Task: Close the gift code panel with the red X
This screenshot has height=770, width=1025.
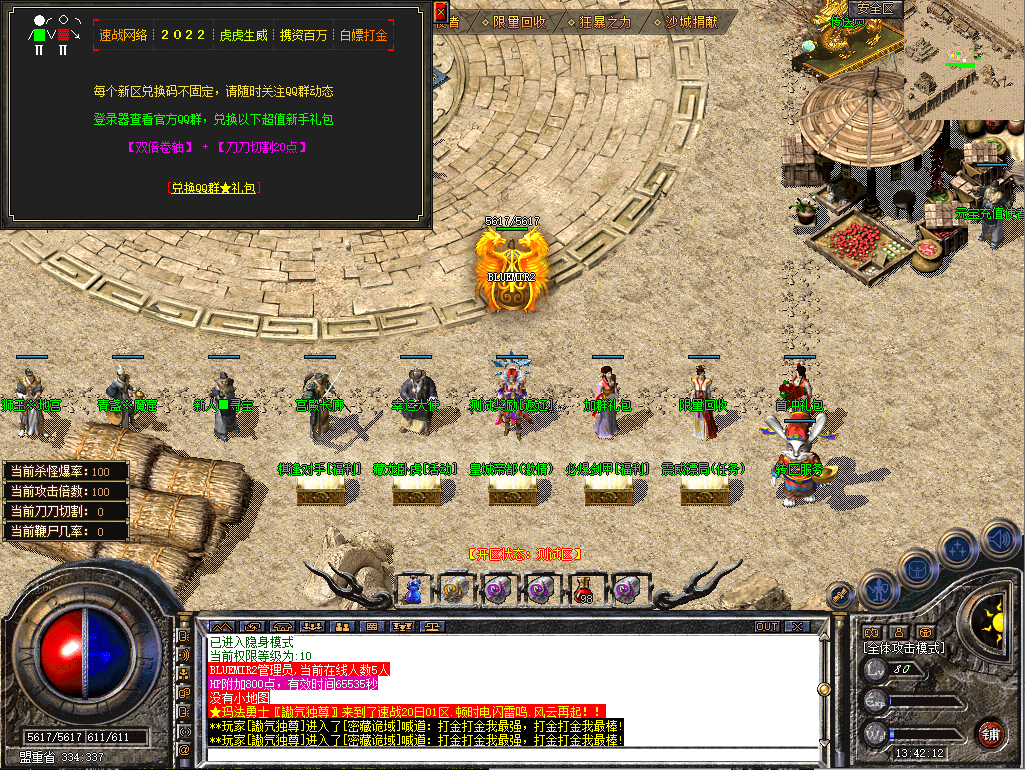Action: coord(441,13)
